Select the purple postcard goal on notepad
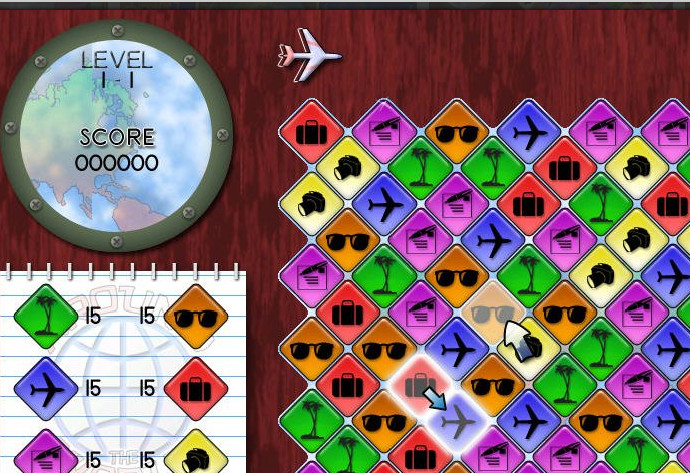This screenshot has height=473, width=690. click(x=45, y=455)
